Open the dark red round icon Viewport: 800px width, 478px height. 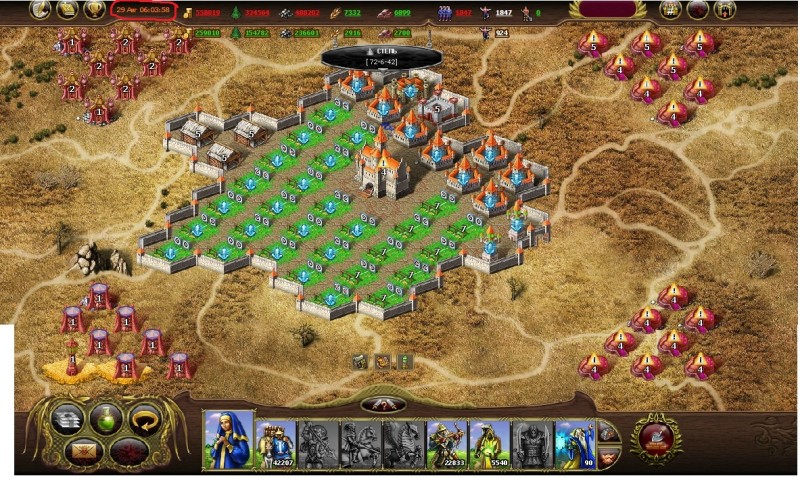(698, 11)
